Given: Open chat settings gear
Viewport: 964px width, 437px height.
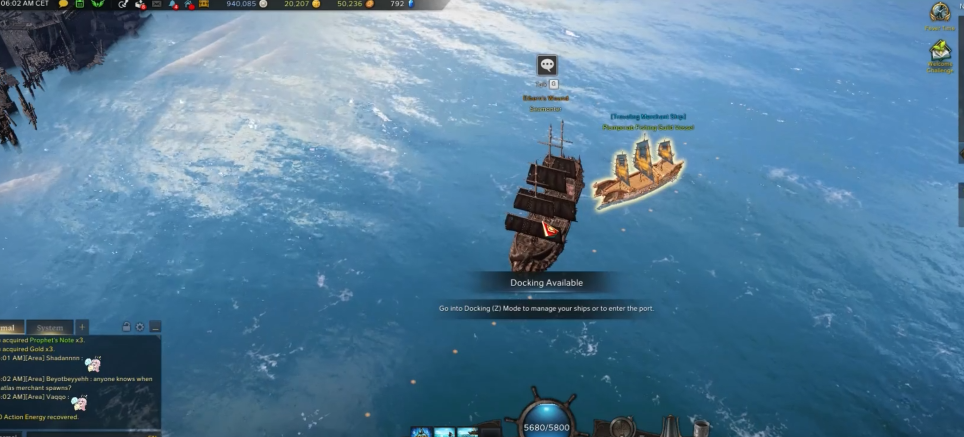Looking at the screenshot, I should (140, 327).
